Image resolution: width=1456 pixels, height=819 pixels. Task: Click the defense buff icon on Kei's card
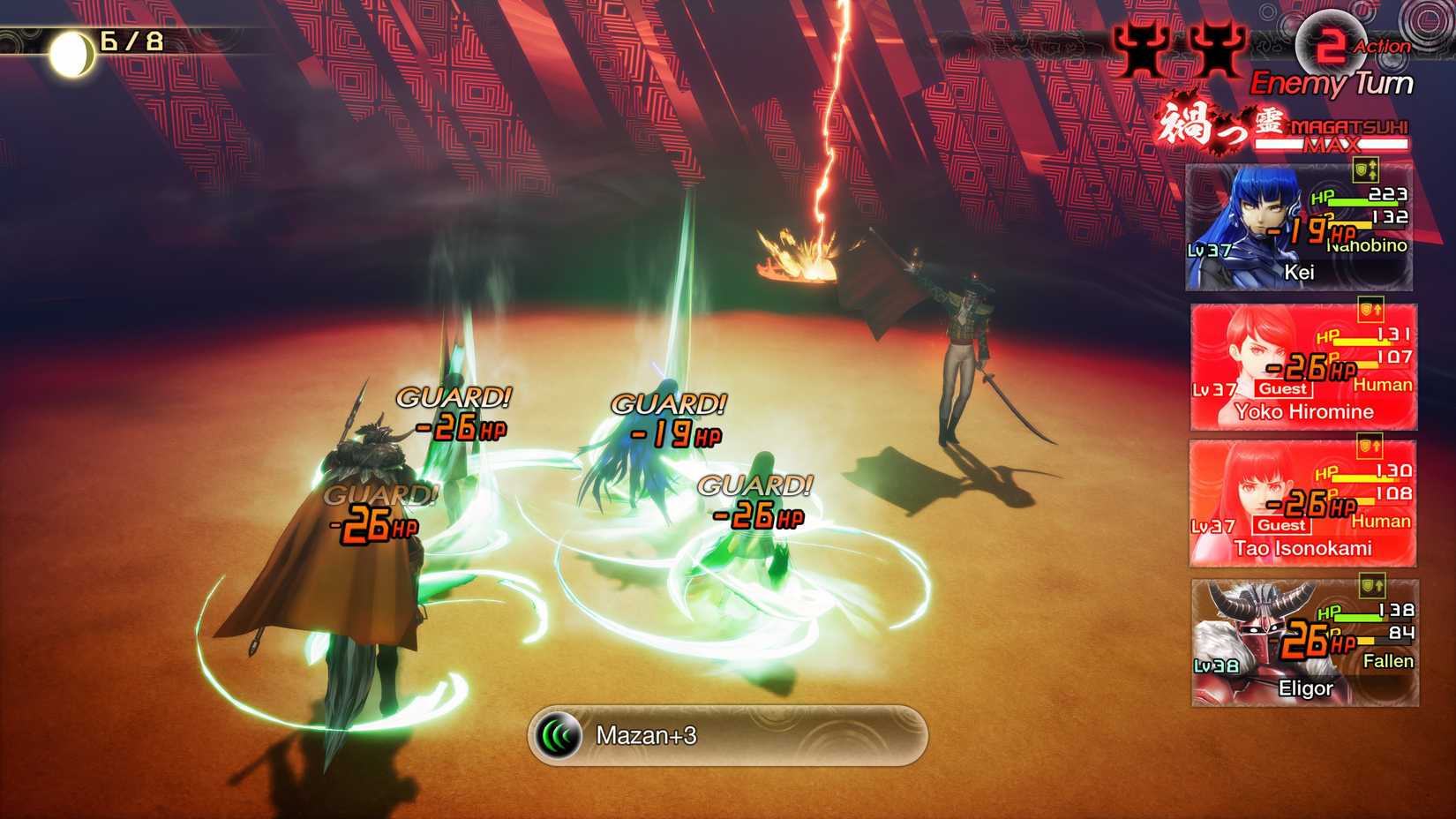click(x=1365, y=171)
